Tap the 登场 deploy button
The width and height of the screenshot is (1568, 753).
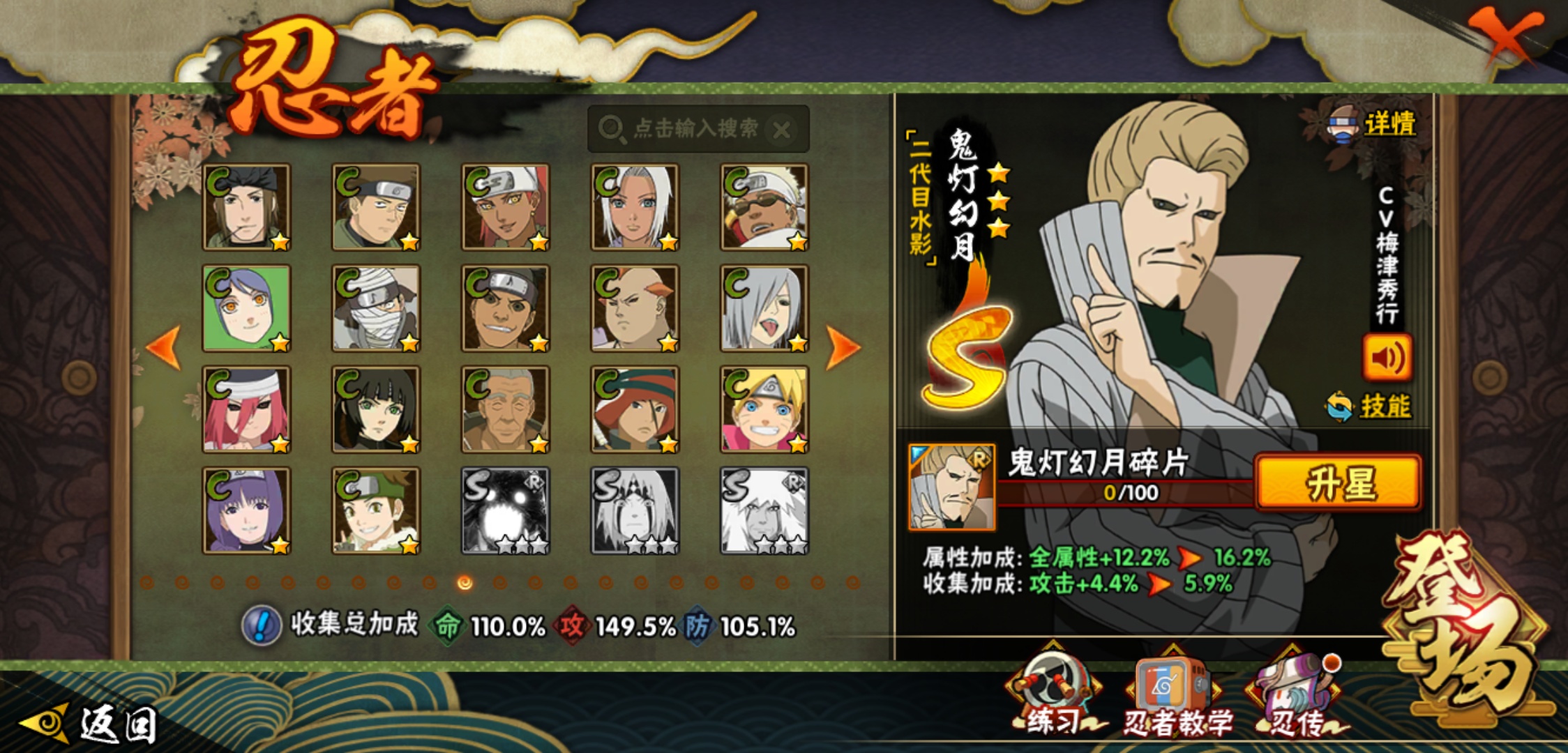pos(1465,627)
